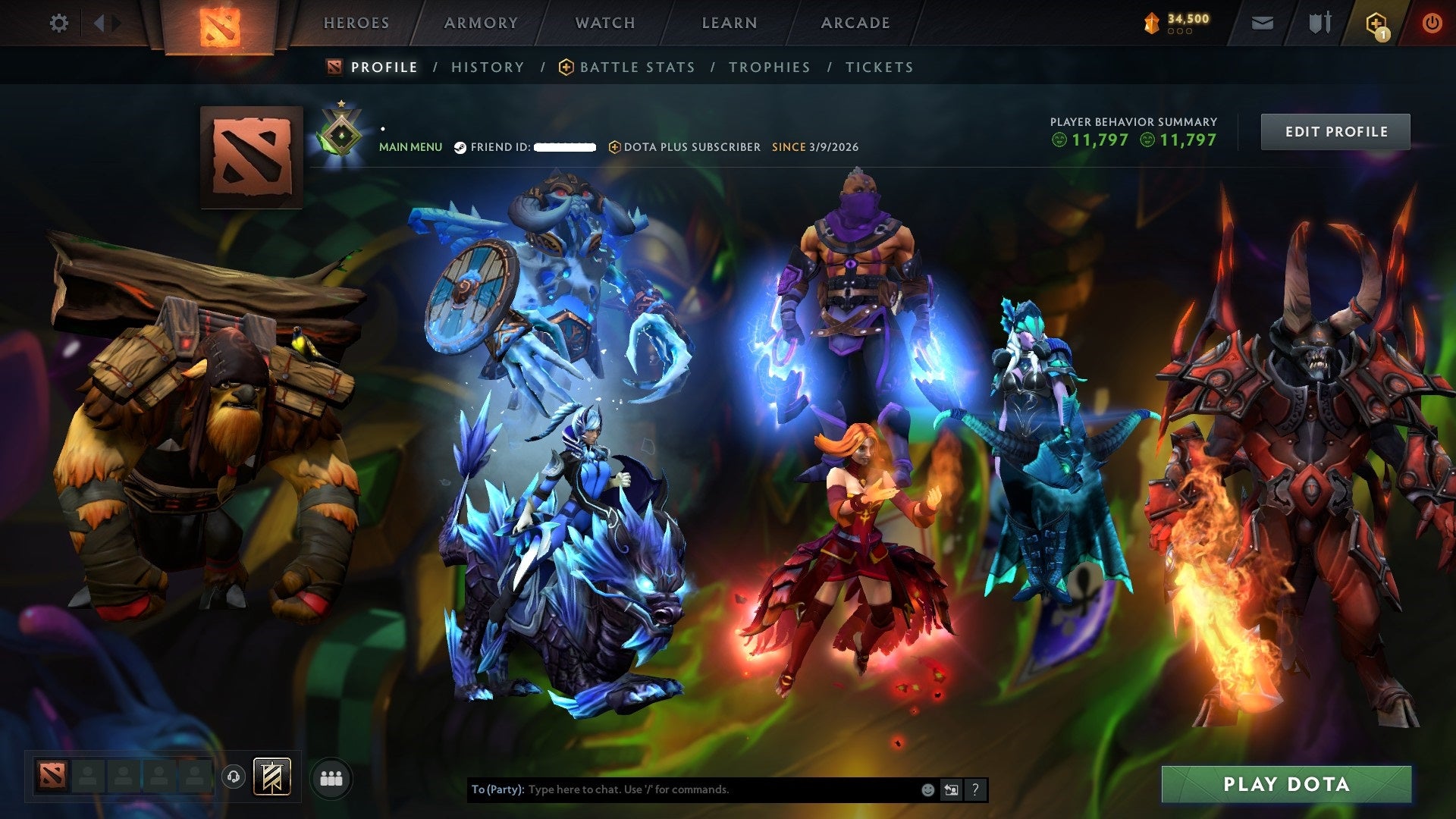
Task: Open voice chat headset icon
Action: coord(234,777)
